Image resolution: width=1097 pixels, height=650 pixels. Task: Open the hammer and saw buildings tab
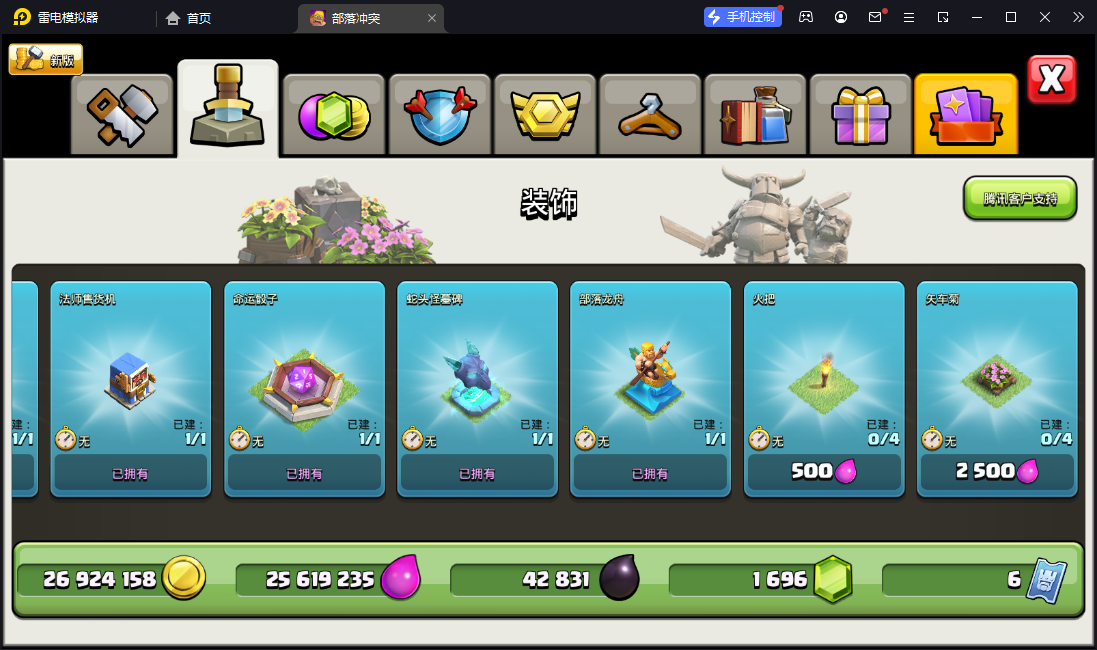point(122,115)
